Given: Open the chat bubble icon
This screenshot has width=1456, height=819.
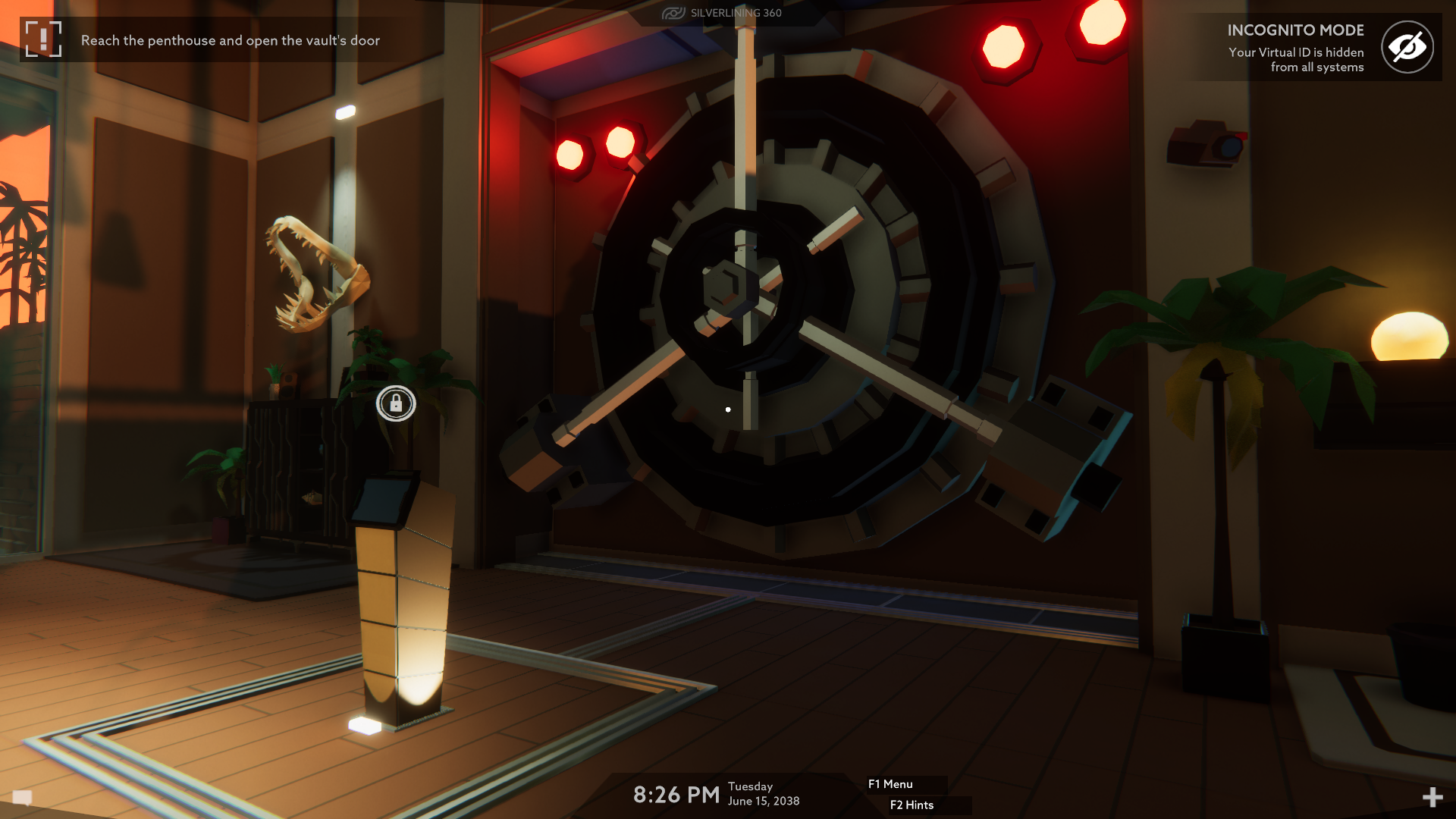Looking at the screenshot, I should point(23,797).
